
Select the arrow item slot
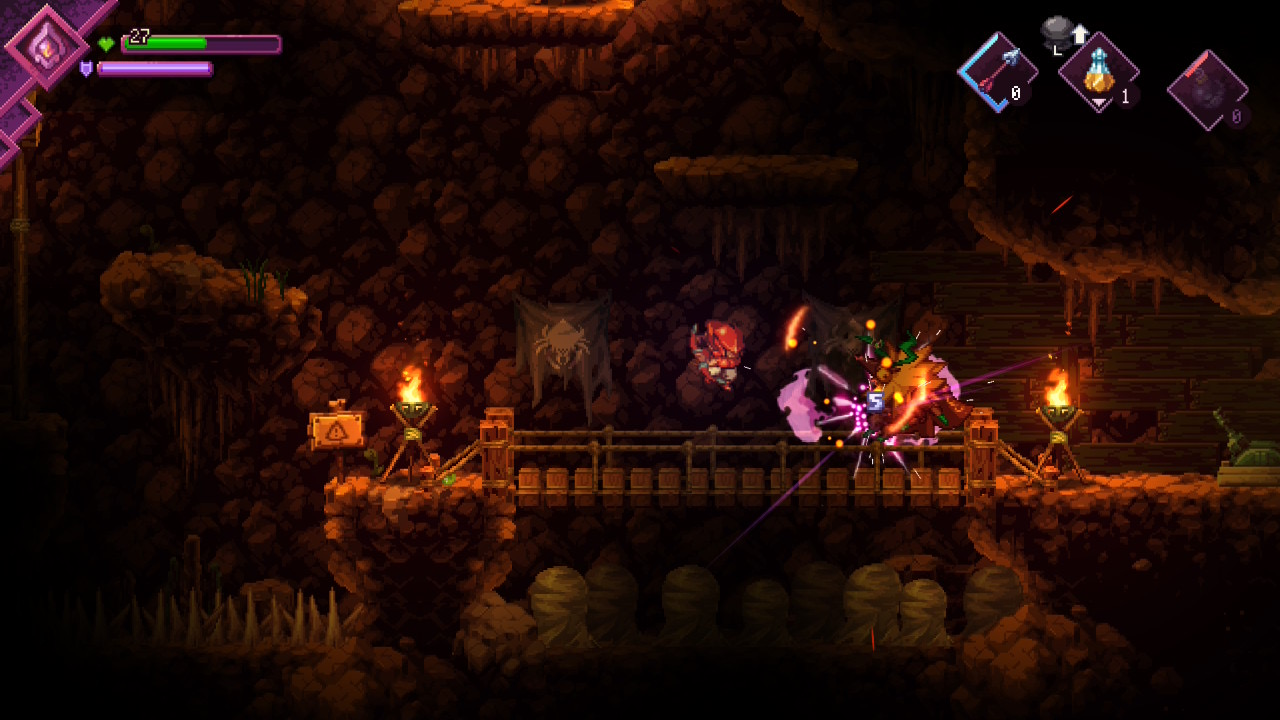[996, 72]
